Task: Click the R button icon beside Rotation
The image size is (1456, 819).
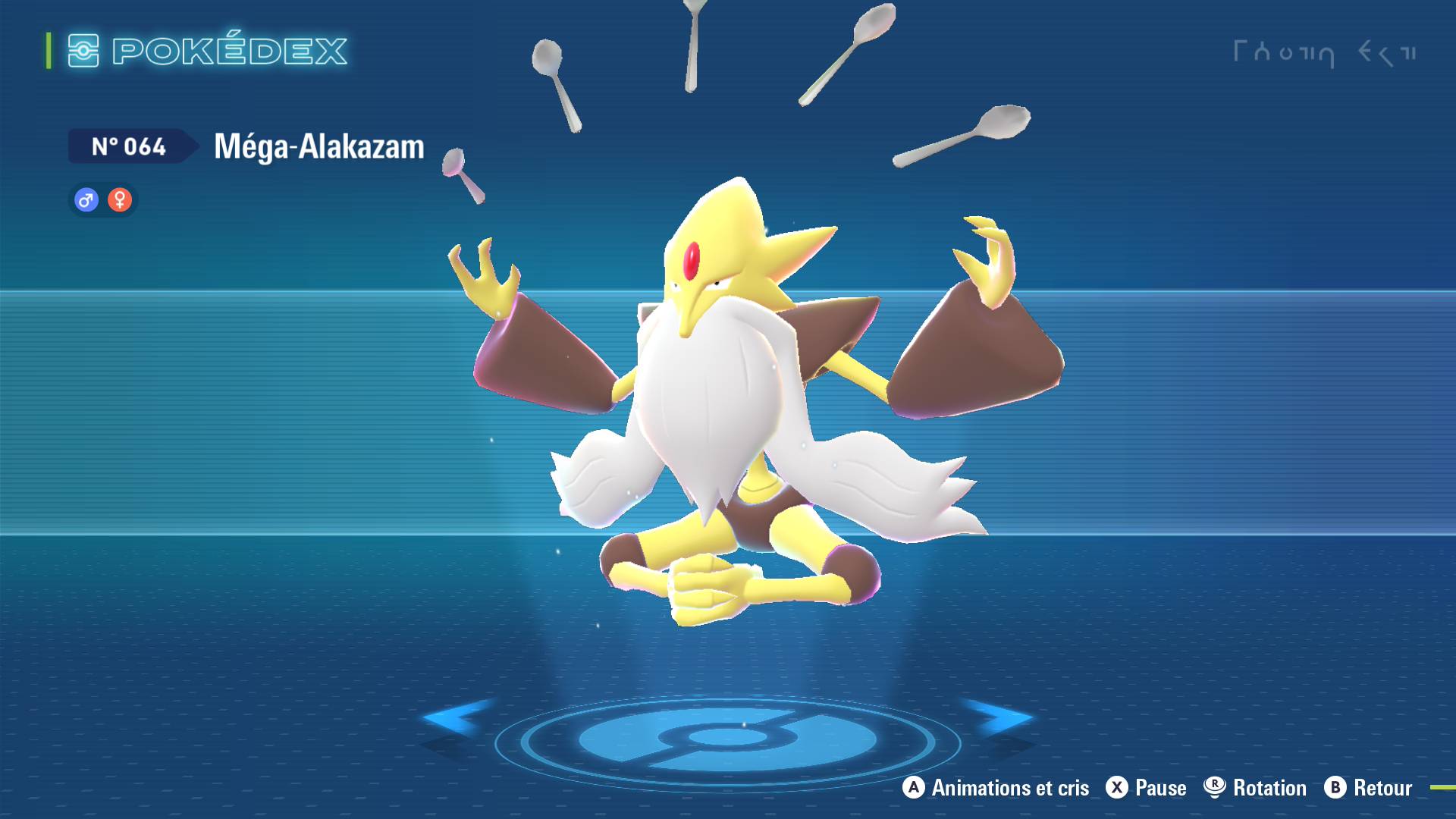Action: [x=1213, y=788]
